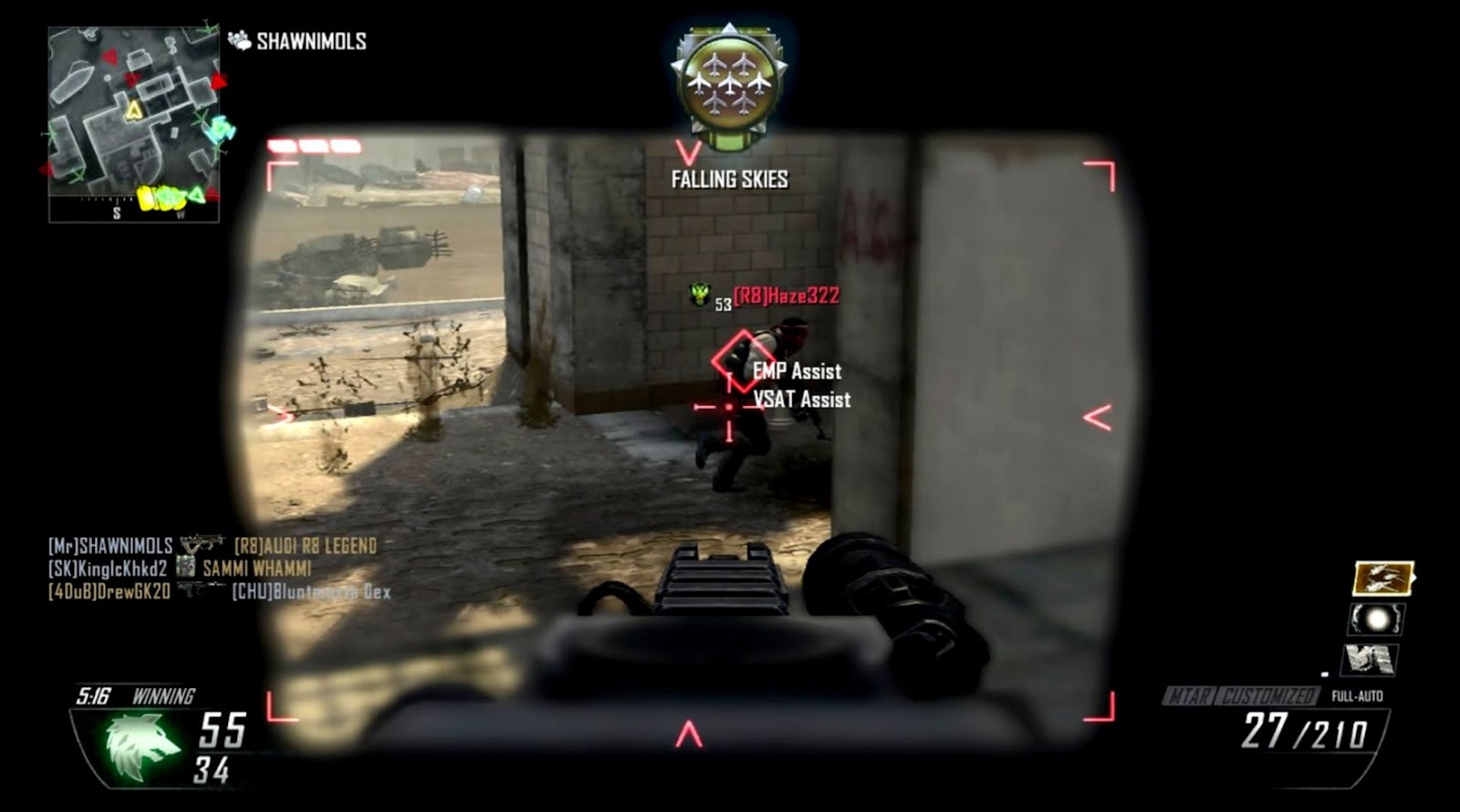This screenshot has width=1460, height=812.
Task: Expand the minimap in the top-left corner
Action: [x=130, y=119]
